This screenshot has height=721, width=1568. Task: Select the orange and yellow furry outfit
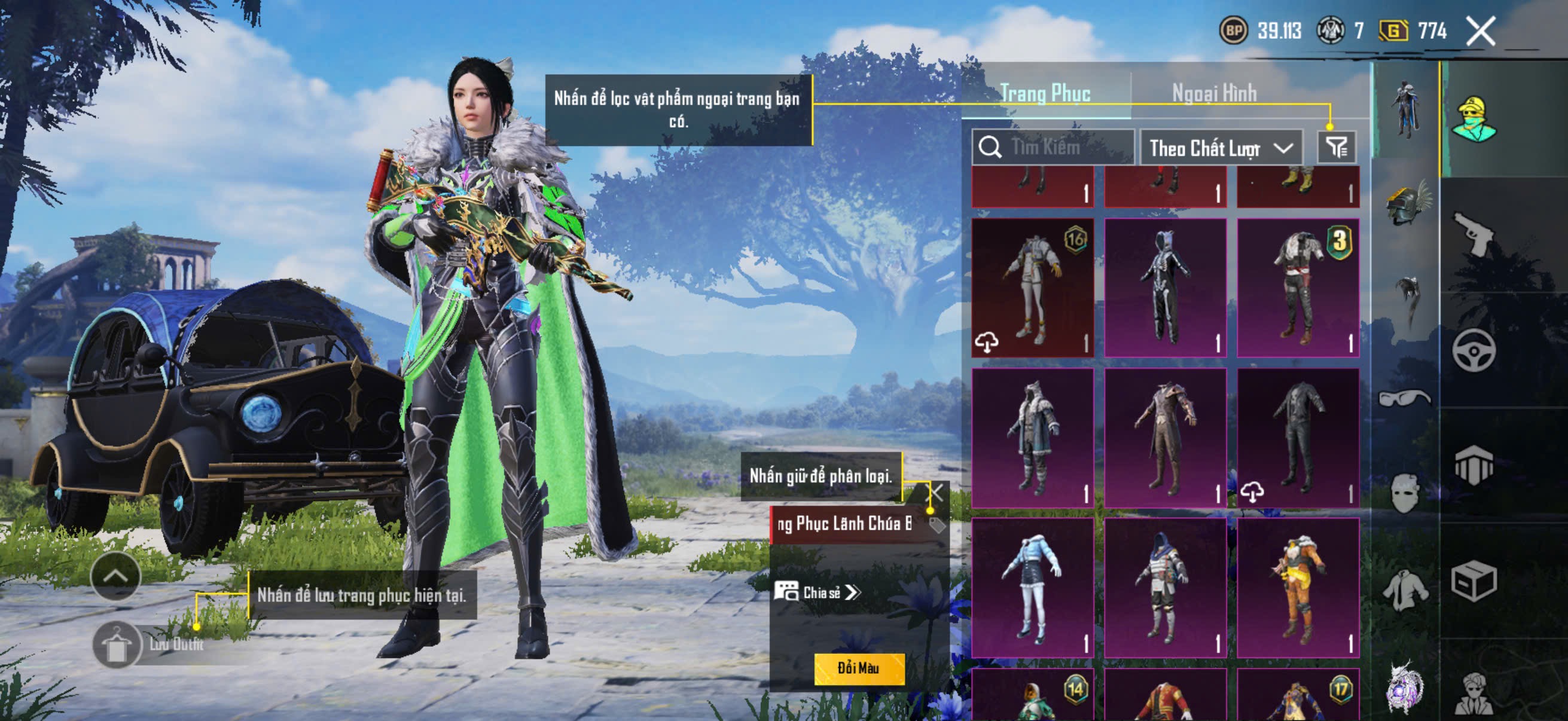click(1298, 587)
